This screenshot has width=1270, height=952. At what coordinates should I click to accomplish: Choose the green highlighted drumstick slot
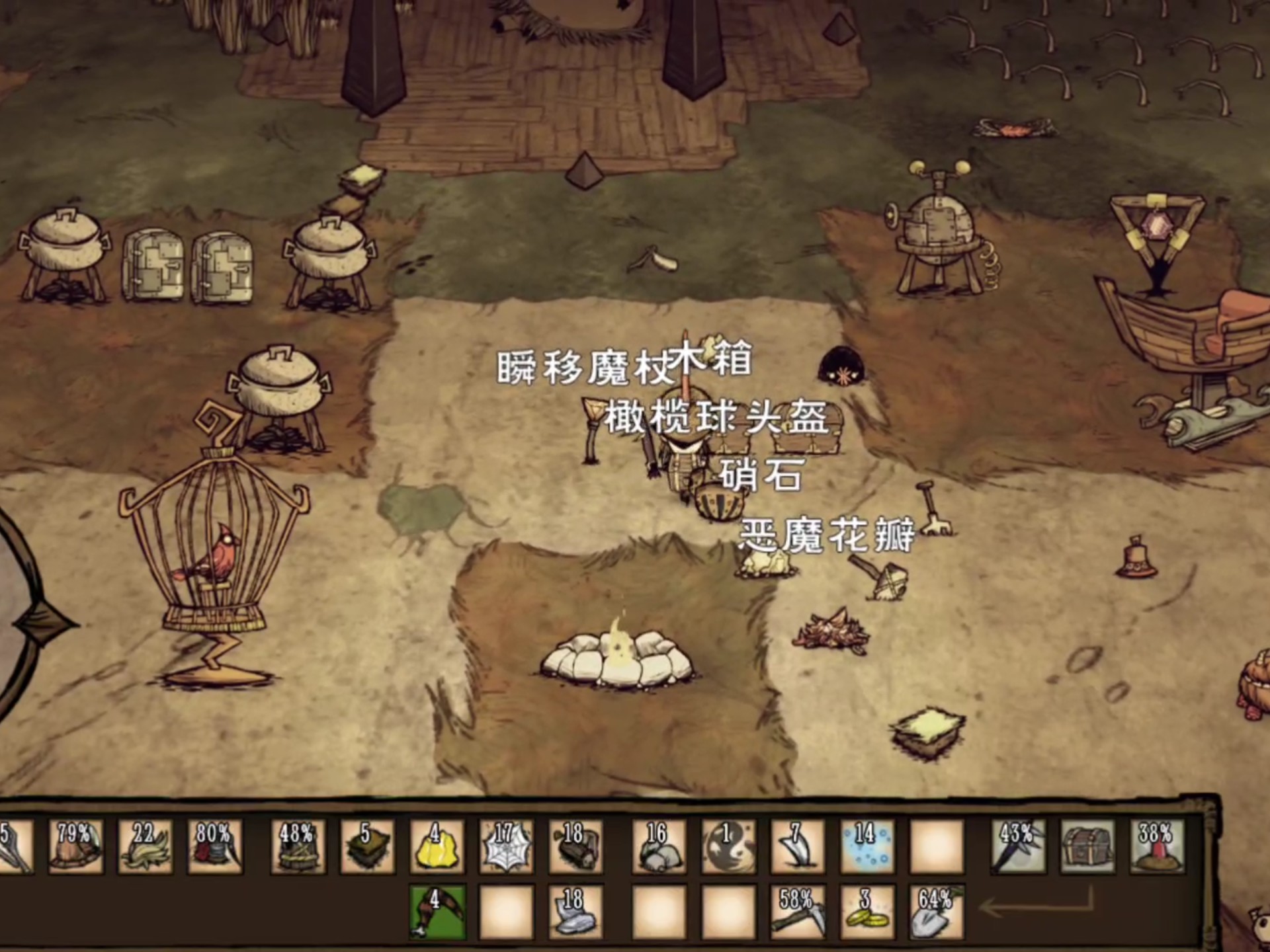(x=437, y=912)
